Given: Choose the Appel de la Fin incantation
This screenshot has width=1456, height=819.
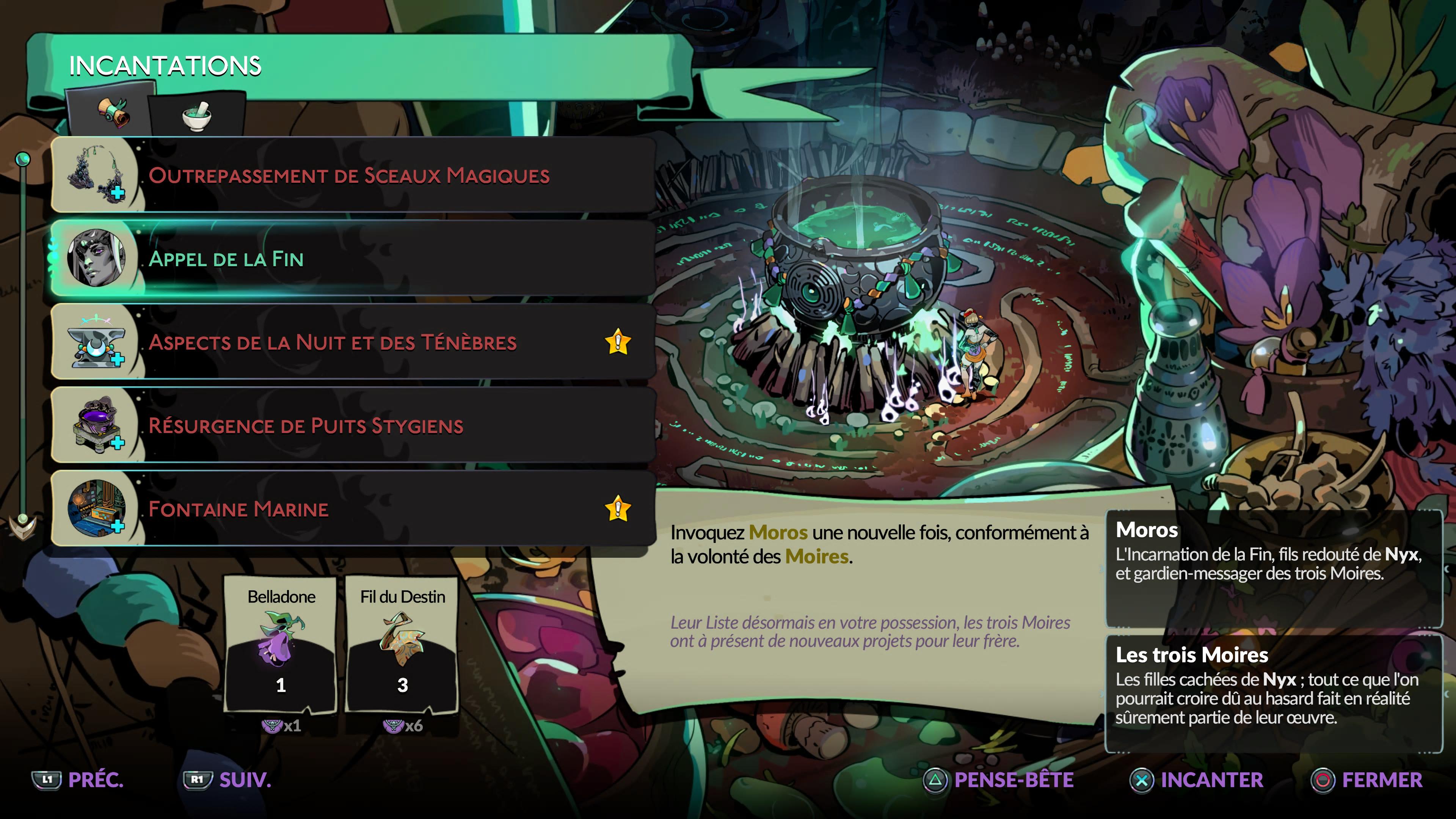Looking at the screenshot, I should coord(350,258).
